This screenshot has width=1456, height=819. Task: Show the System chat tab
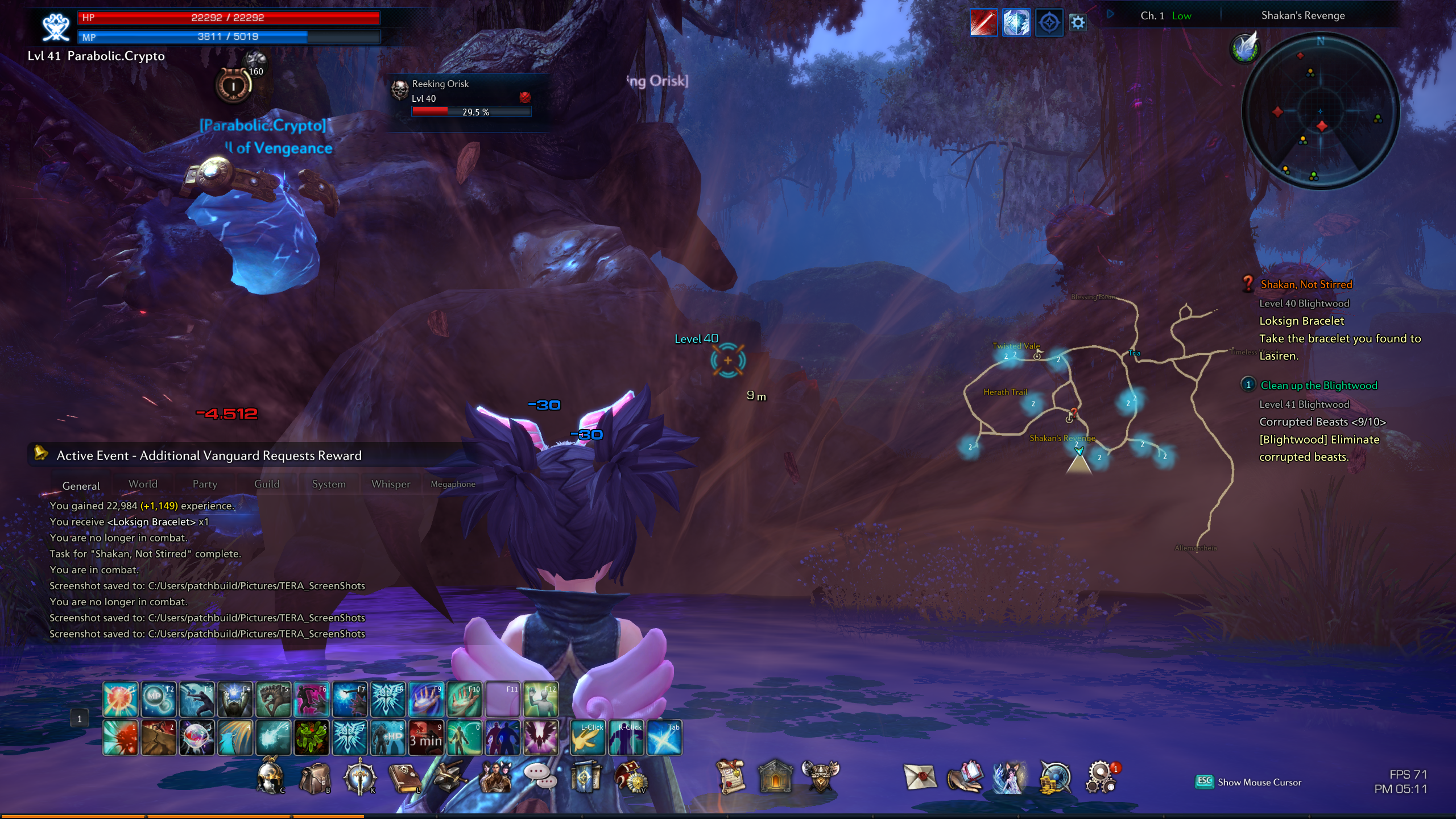(x=329, y=484)
